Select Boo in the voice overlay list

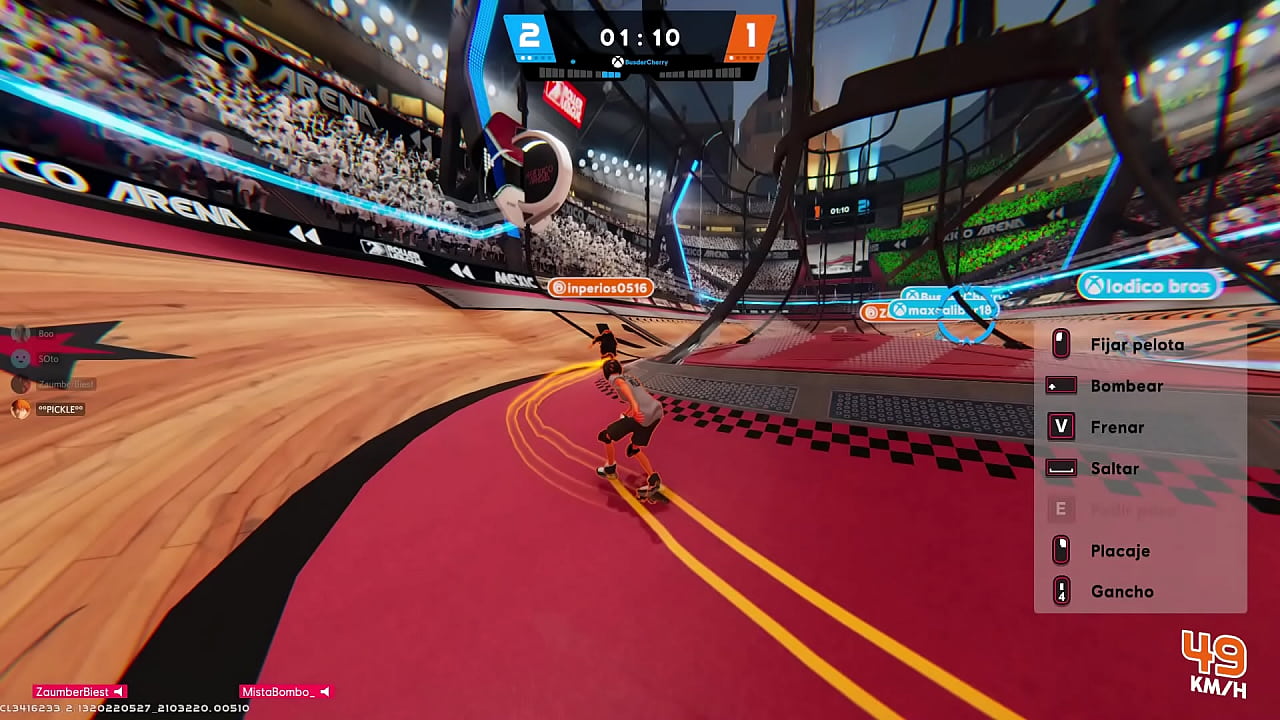[44, 333]
